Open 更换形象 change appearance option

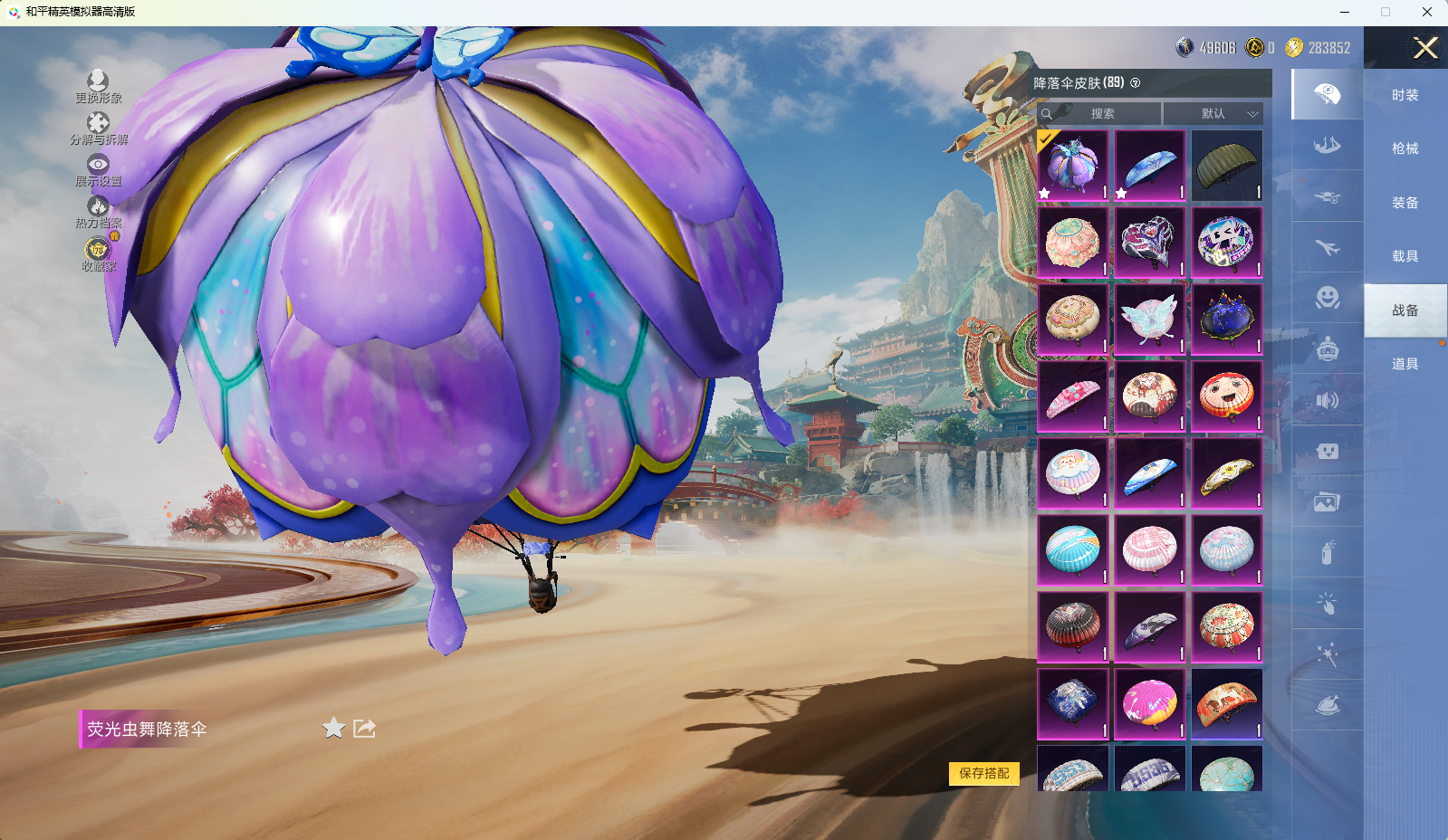(98, 87)
